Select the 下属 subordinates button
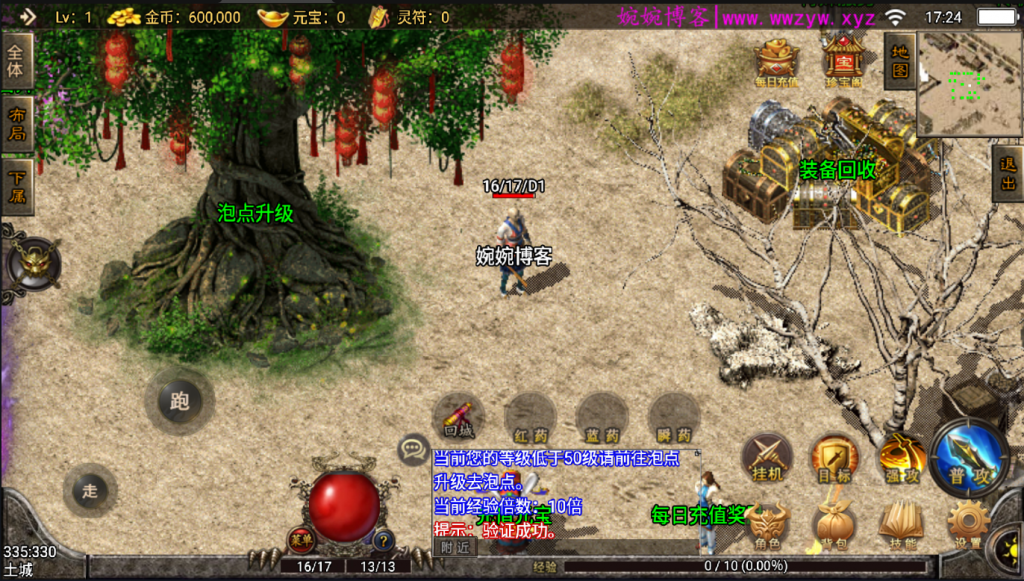1024x581 pixels. pyautogui.click(x=16, y=187)
